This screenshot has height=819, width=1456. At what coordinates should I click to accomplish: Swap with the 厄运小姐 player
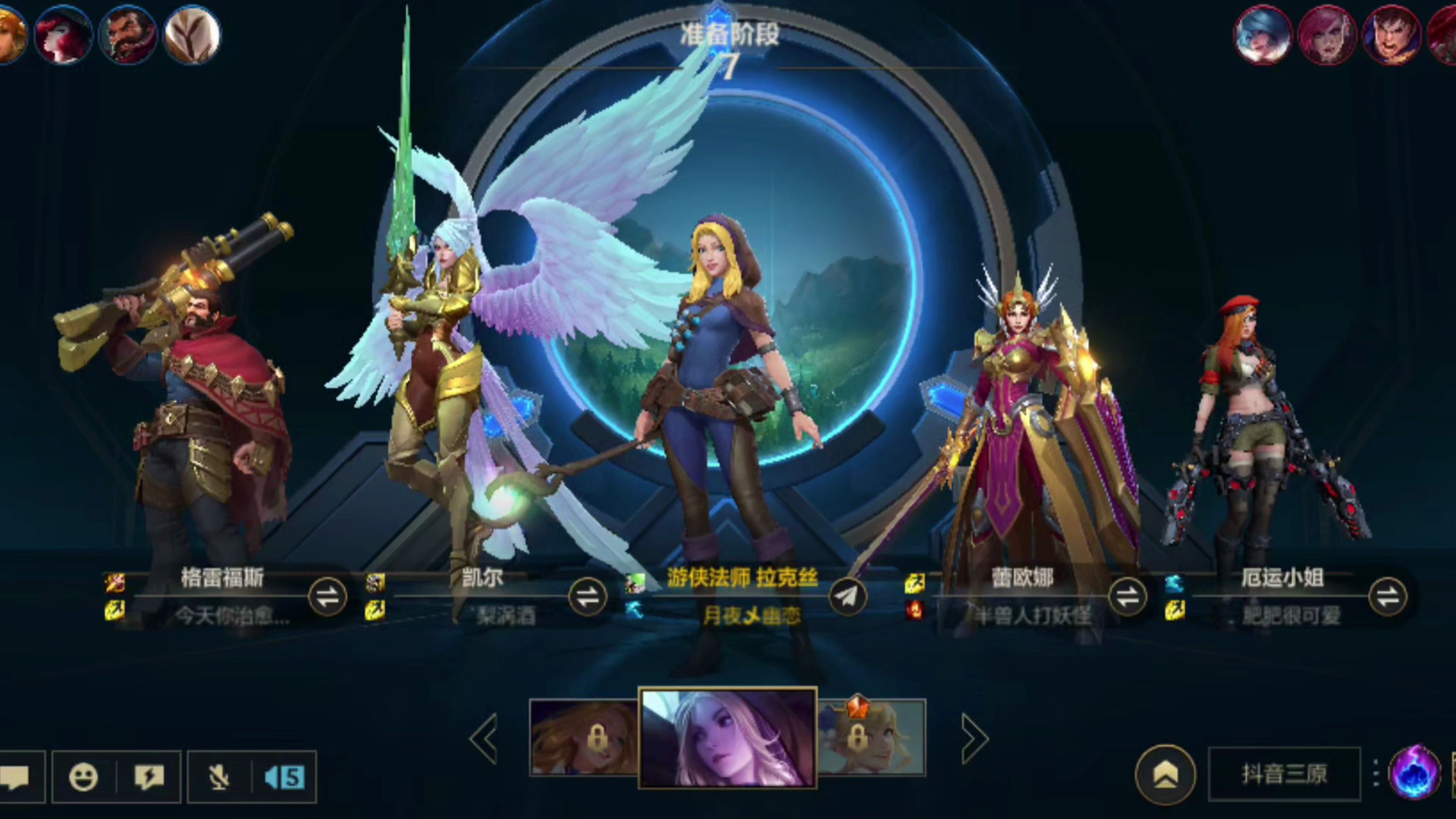(1387, 596)
